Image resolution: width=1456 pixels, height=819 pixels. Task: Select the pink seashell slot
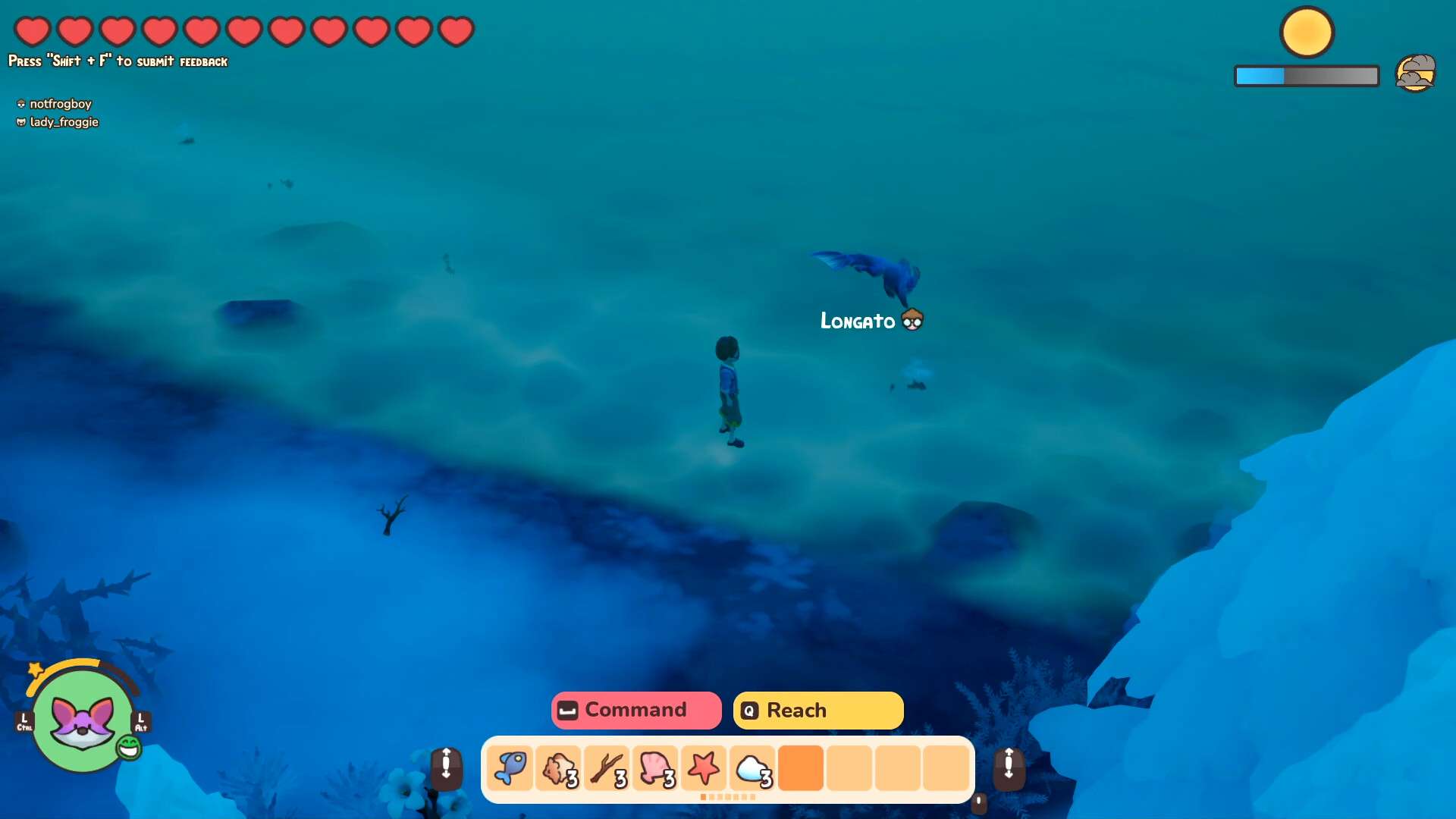click(x=655, y=767)
